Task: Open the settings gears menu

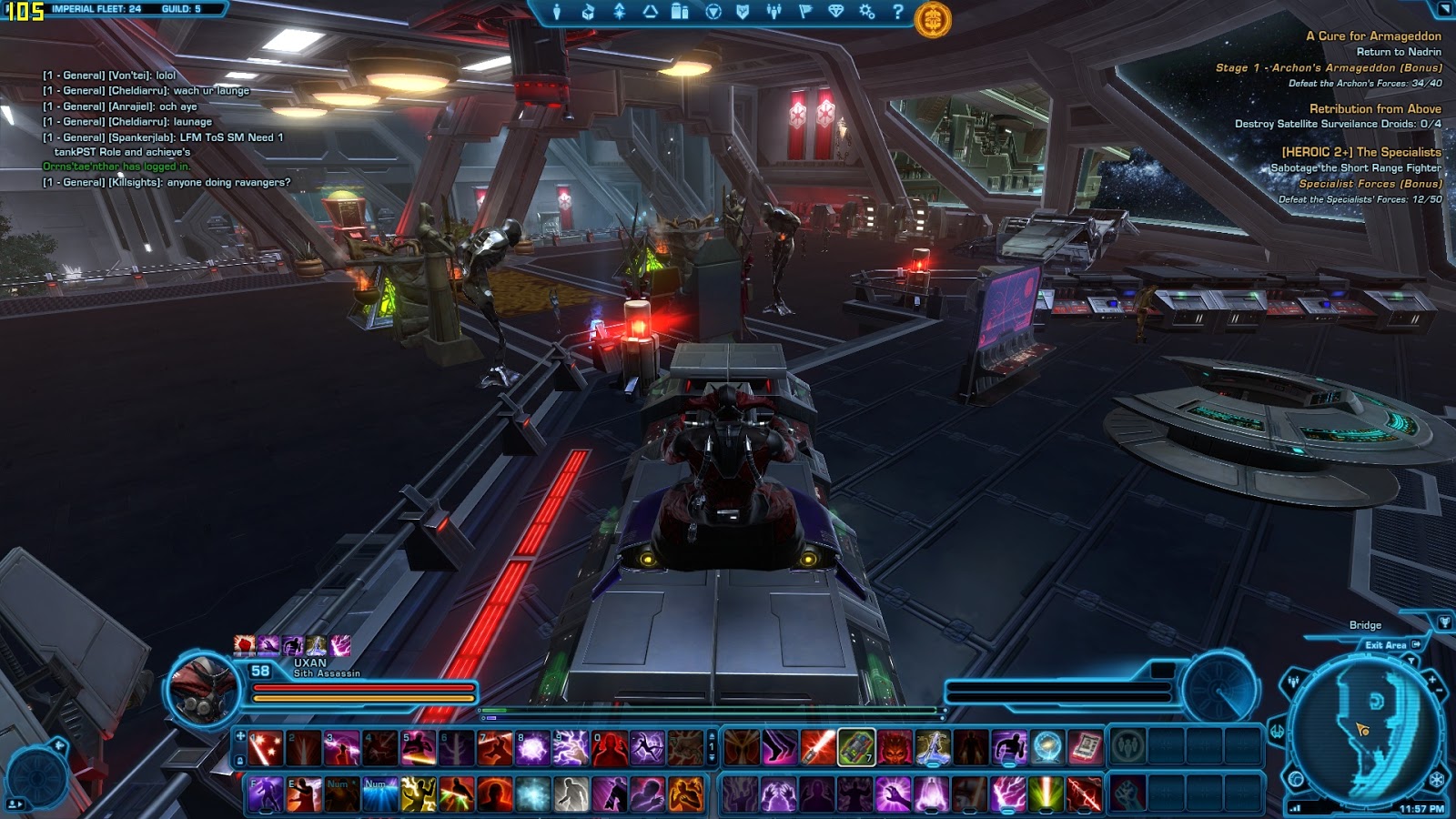Action: pyautogui.click(x=866, y=12)
